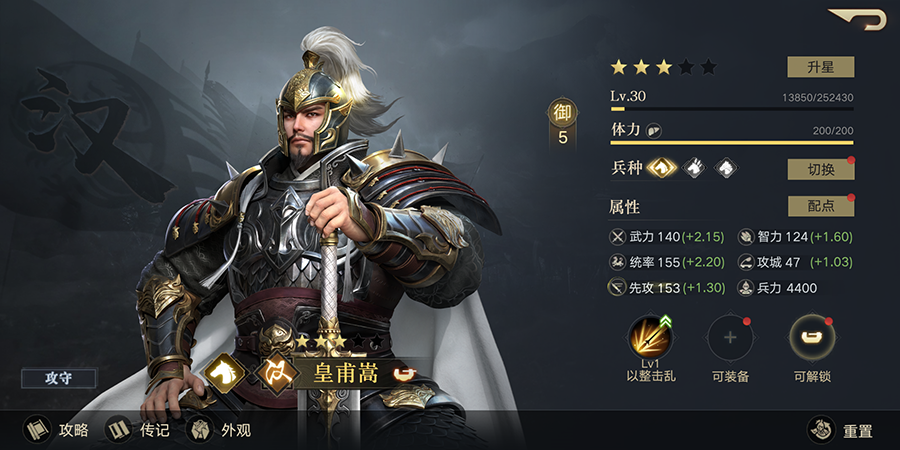
Task: Choose the rightmost troop type icon
Action: 727,168
